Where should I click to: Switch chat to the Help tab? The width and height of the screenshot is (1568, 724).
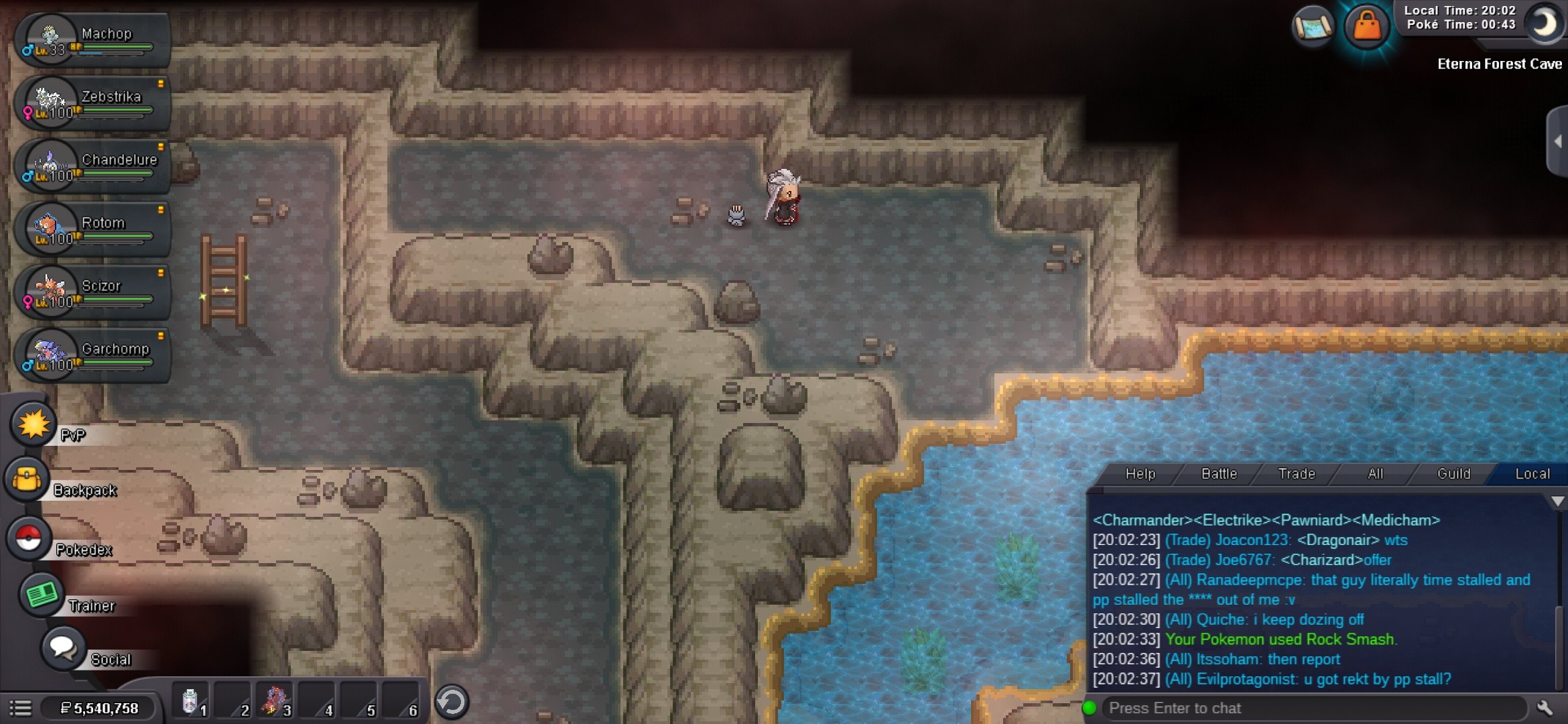click(x=1140, y=474)
